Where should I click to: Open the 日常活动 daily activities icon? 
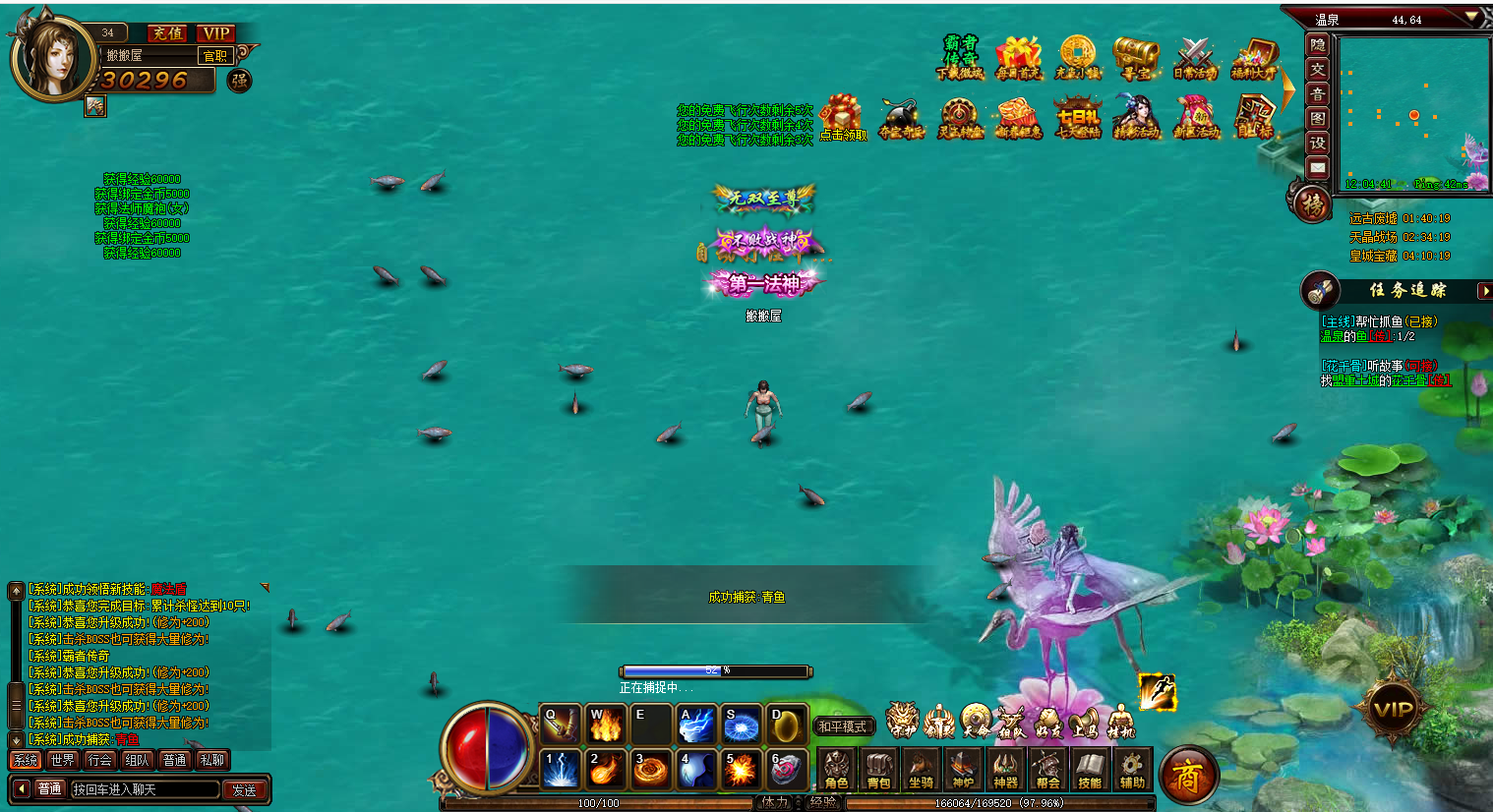(x=1195, y=58)
